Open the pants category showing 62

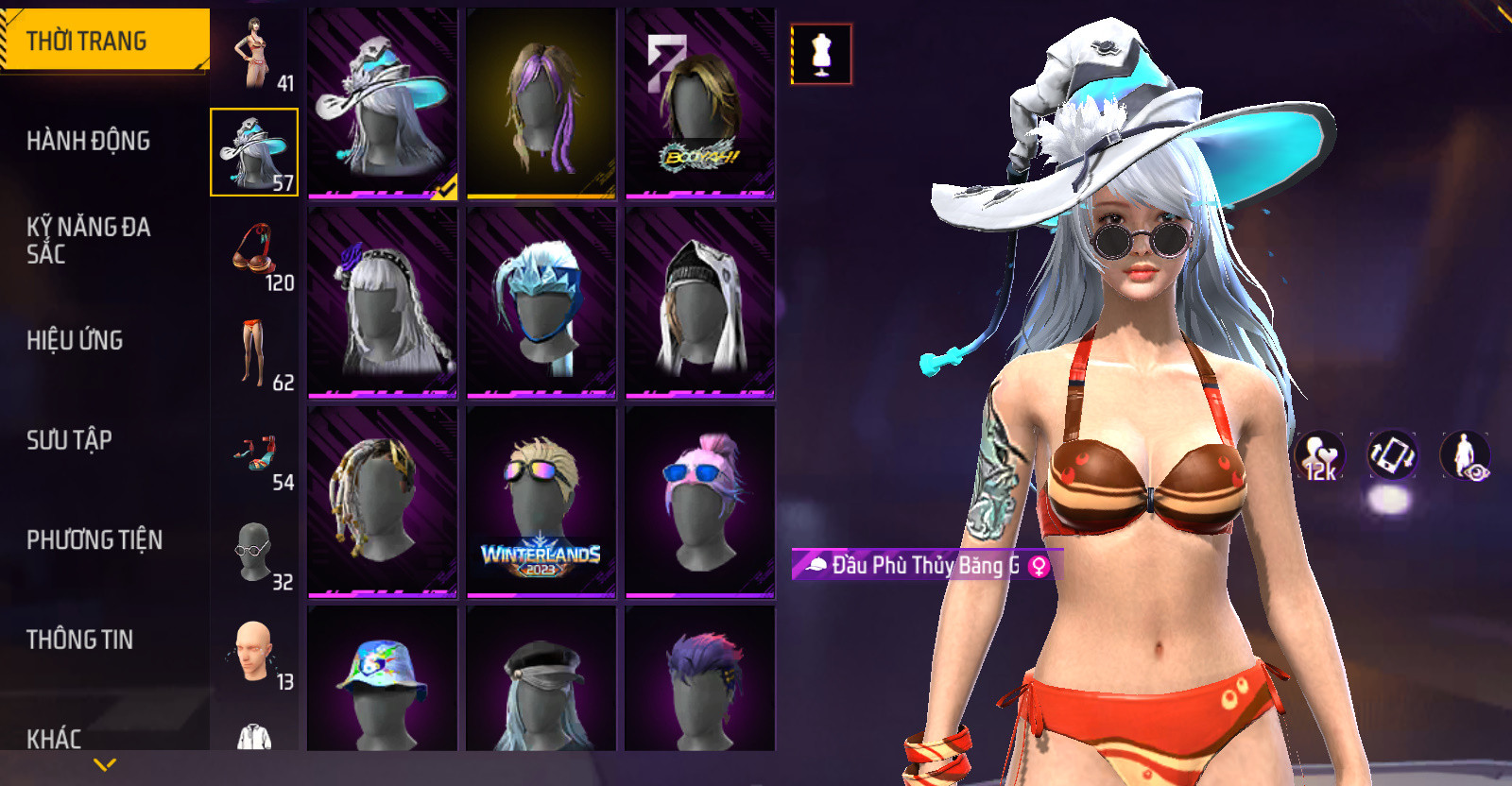point(254,352)
